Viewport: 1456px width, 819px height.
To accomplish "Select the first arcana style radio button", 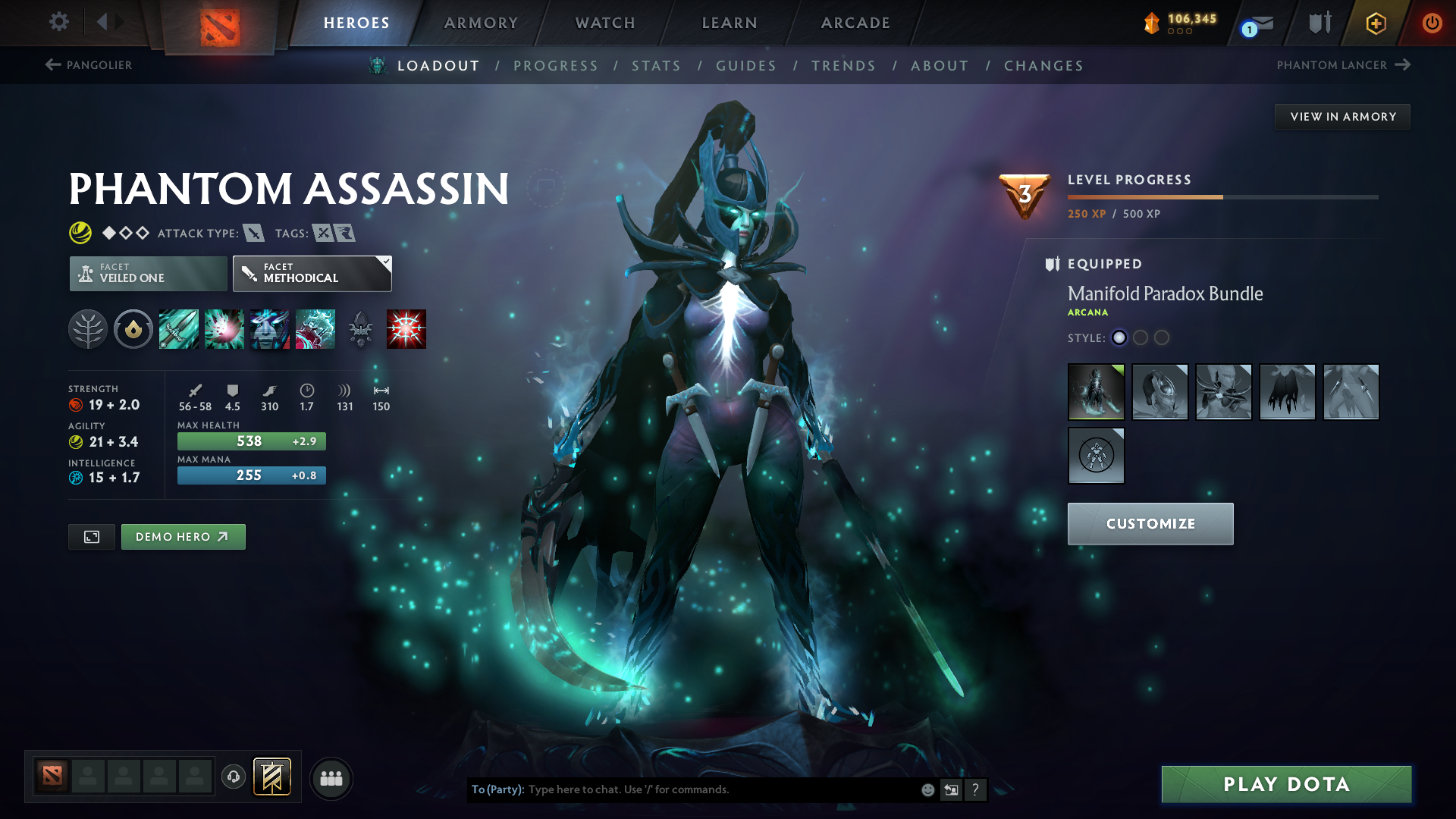I will tap(1119, 338).
